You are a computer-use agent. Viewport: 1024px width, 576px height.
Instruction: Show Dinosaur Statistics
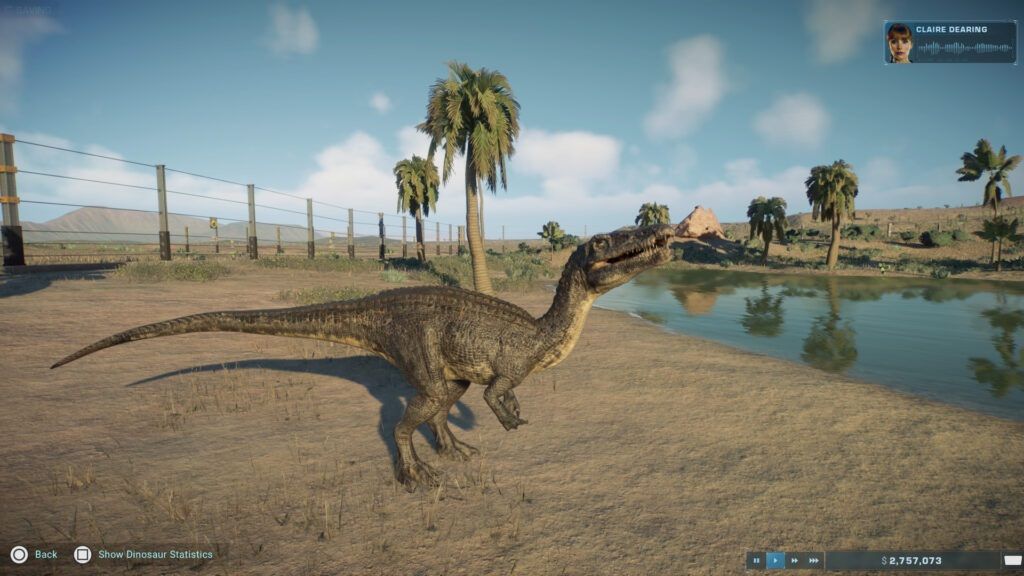pyautogui.click(x=145, y=554)
